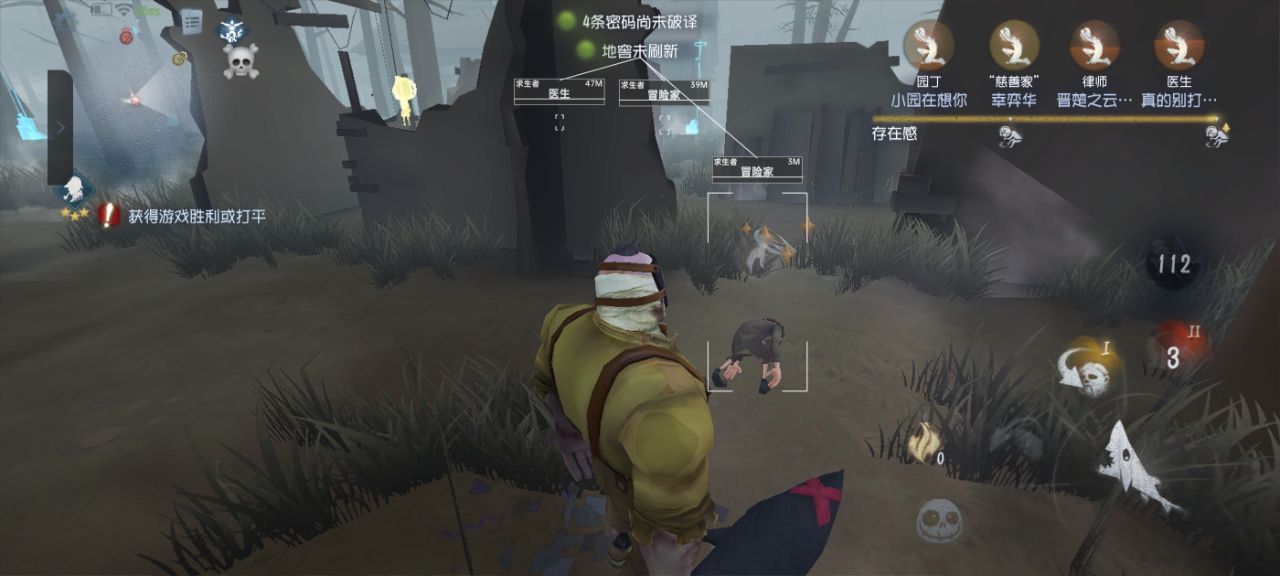
Task: Activate the tier I mask skill
Action: click(1088, 369)
